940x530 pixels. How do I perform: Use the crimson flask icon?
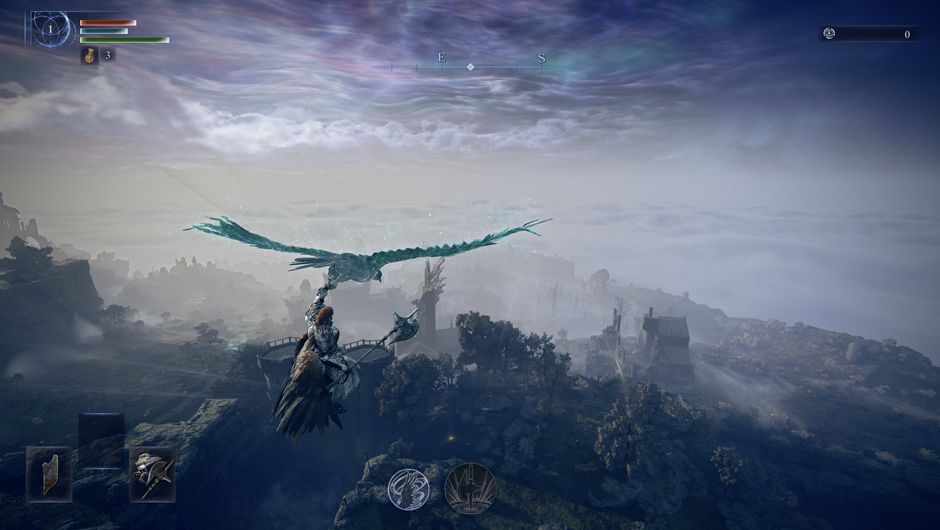click(x=90, y=56)
